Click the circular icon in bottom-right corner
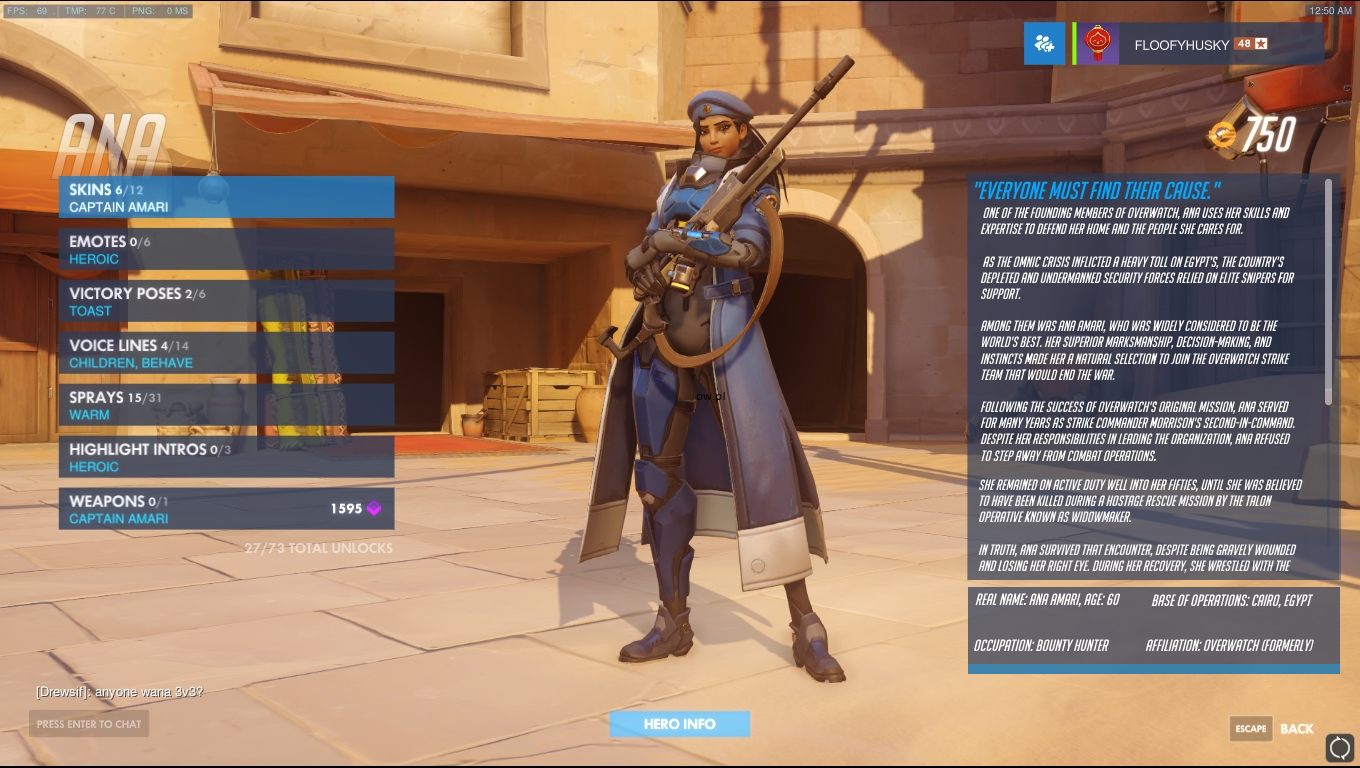Screen dimensions: 1360x768 tap(1339, 747)
